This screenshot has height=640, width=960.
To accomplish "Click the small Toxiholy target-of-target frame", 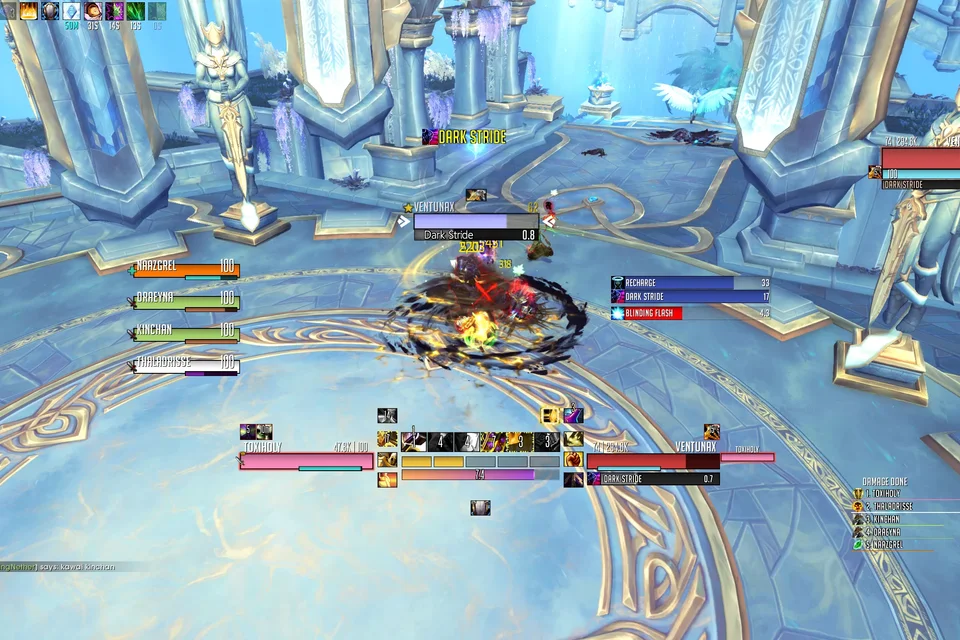I will point(747,457).
